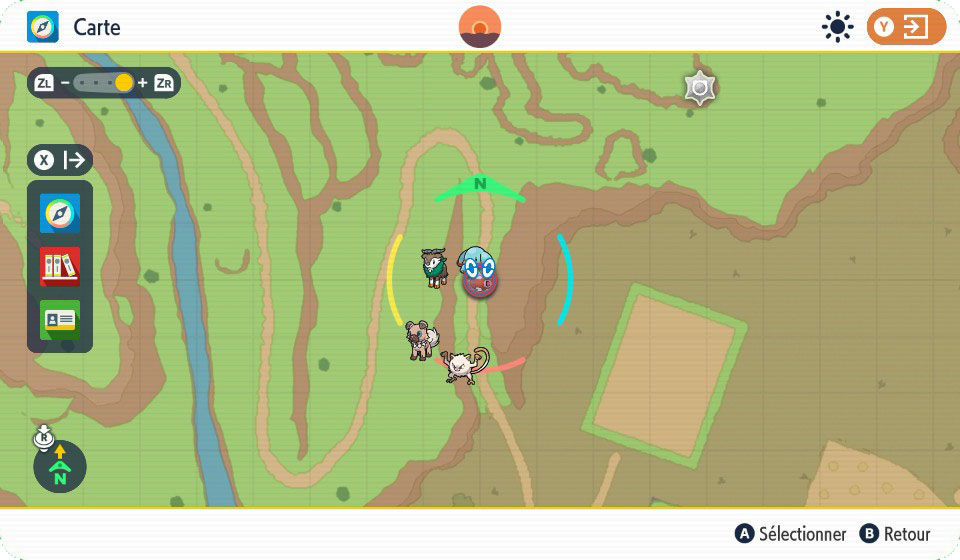
Task: Expand the side panel with the arrow toggle
Action: tap(60, 160)
